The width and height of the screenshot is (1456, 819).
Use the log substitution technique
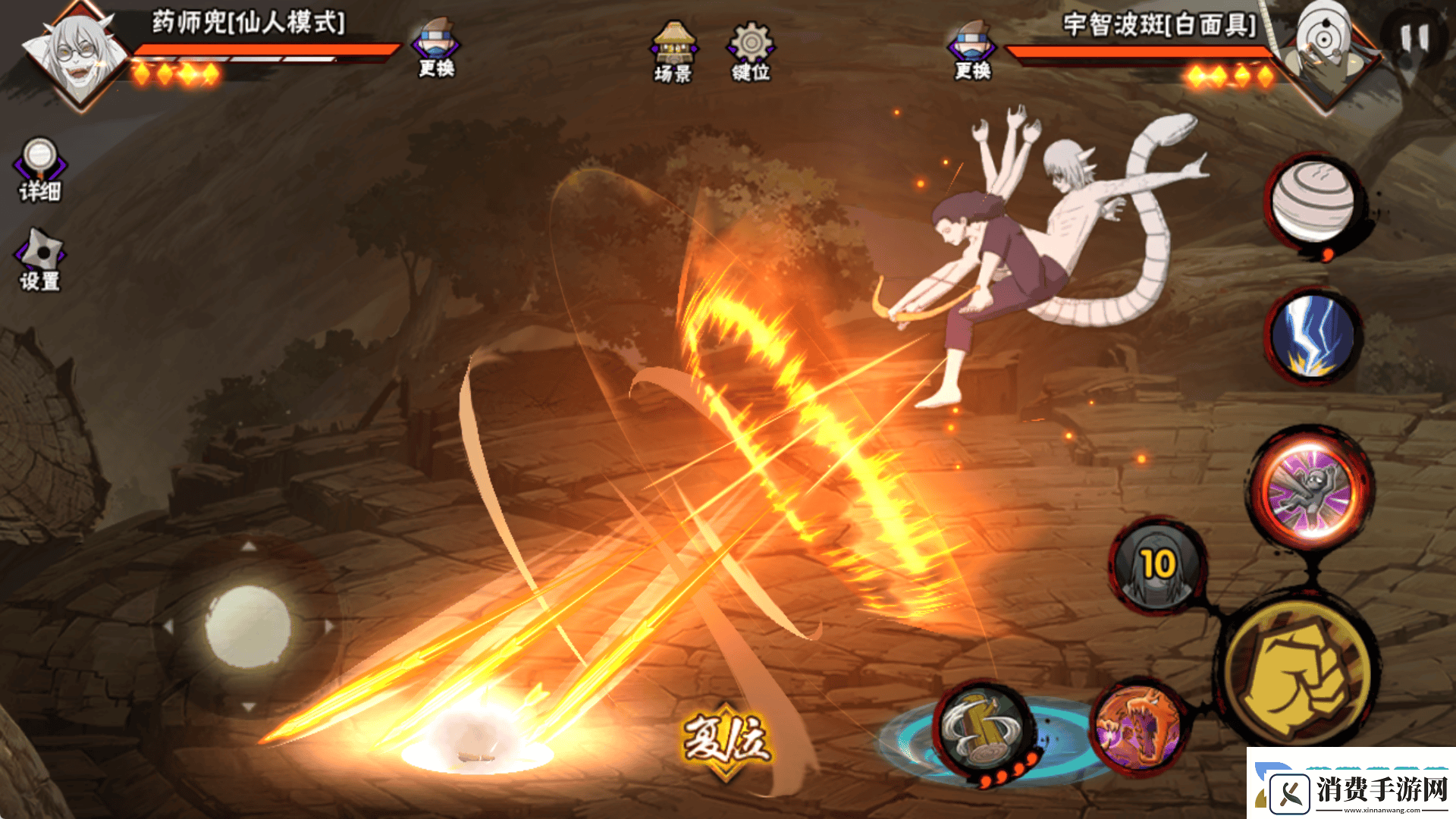click(984, 730)
